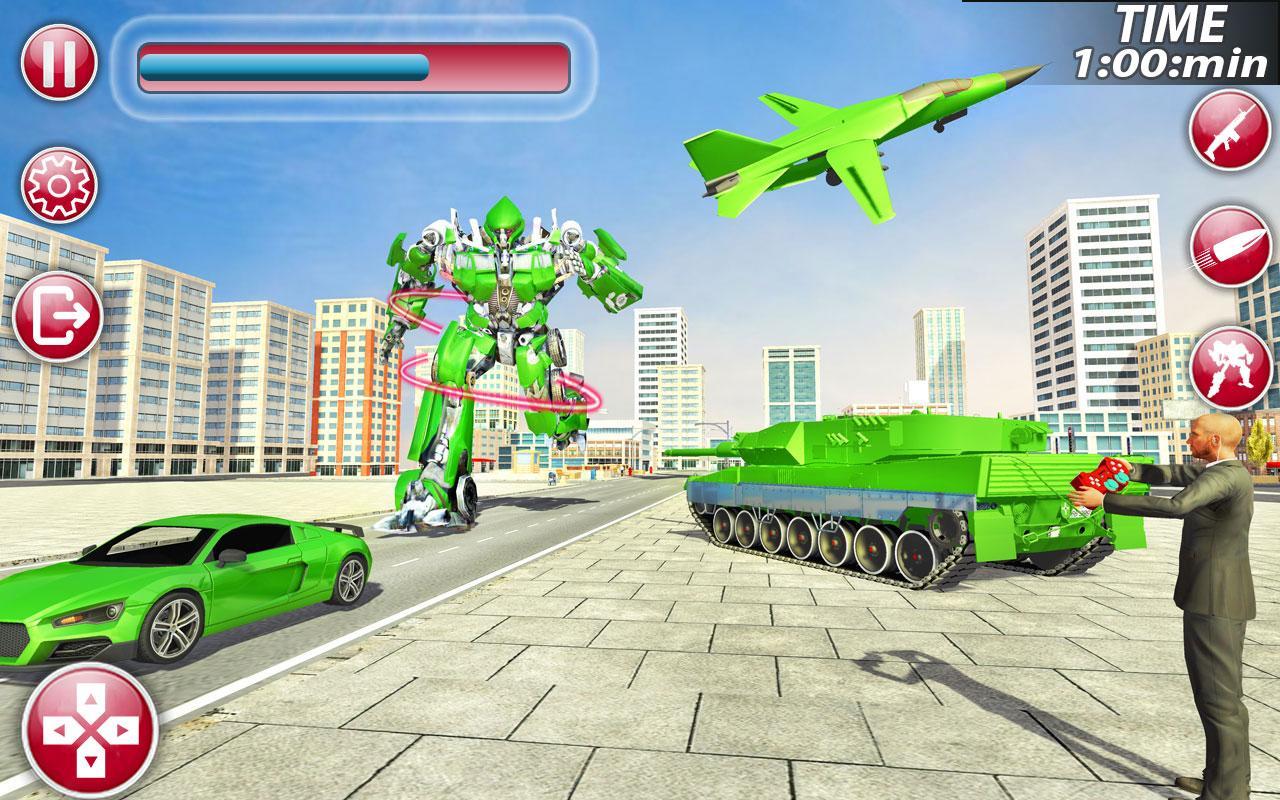Toggle weapon mode with the gun icon
Screen dimensions: 1280x800
1225,135
